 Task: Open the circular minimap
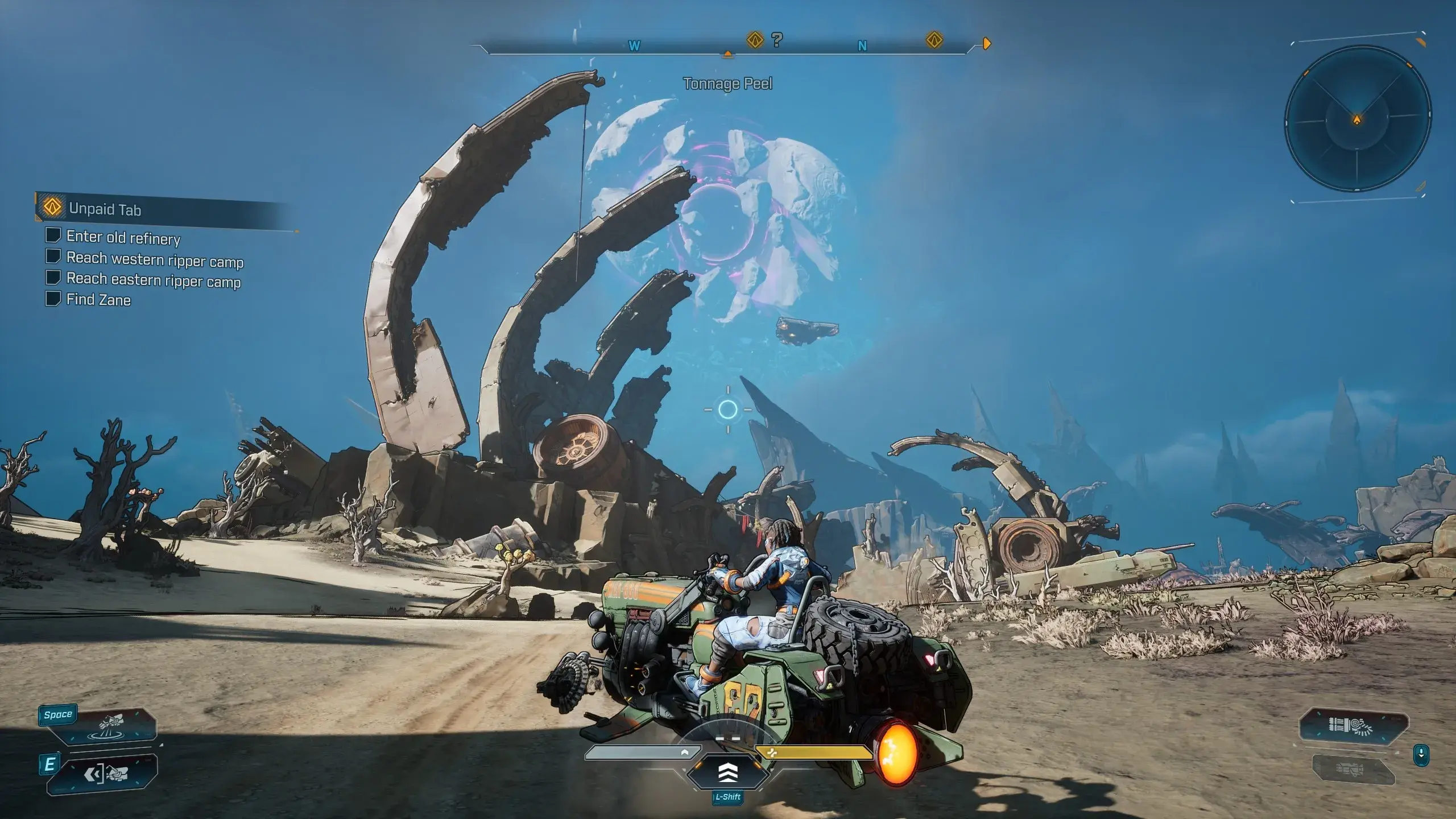pyautogui.click(x=1357, y=119)
